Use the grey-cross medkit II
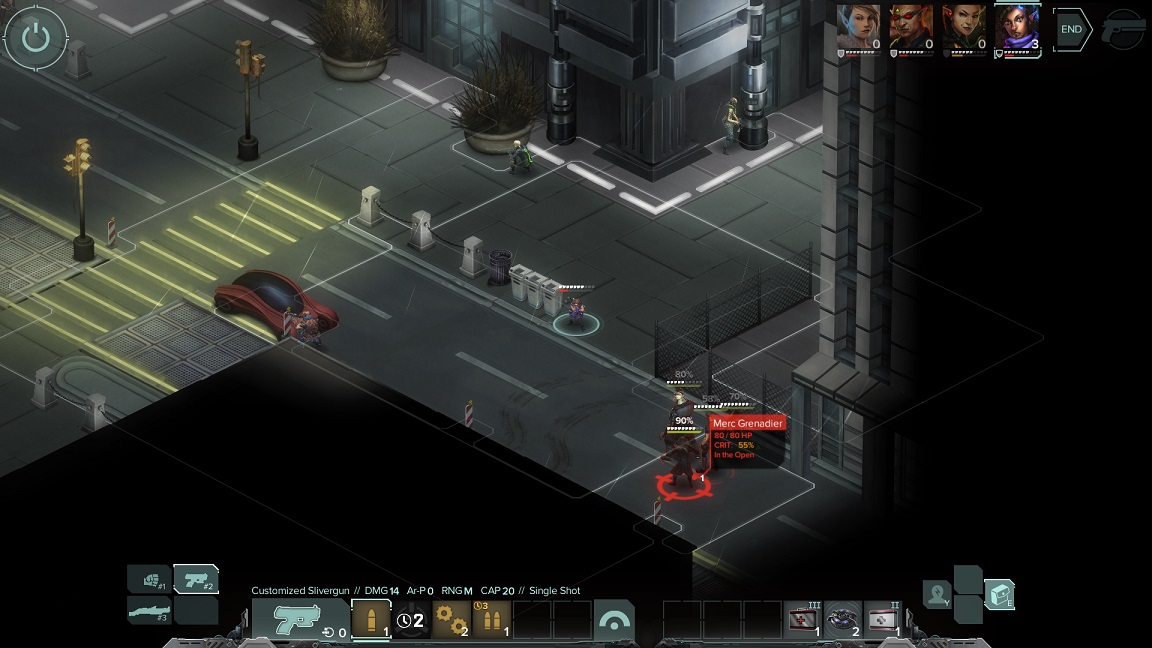Viewport: 1152px width, 648px height. pyautogui.click(x=883, y=619)
